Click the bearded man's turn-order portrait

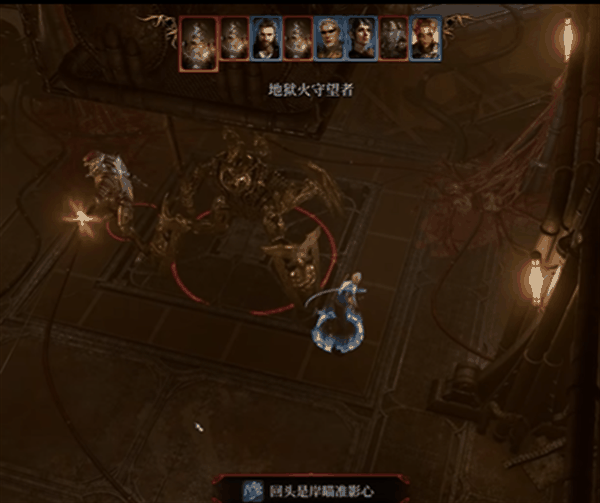(x=265, y=40)
